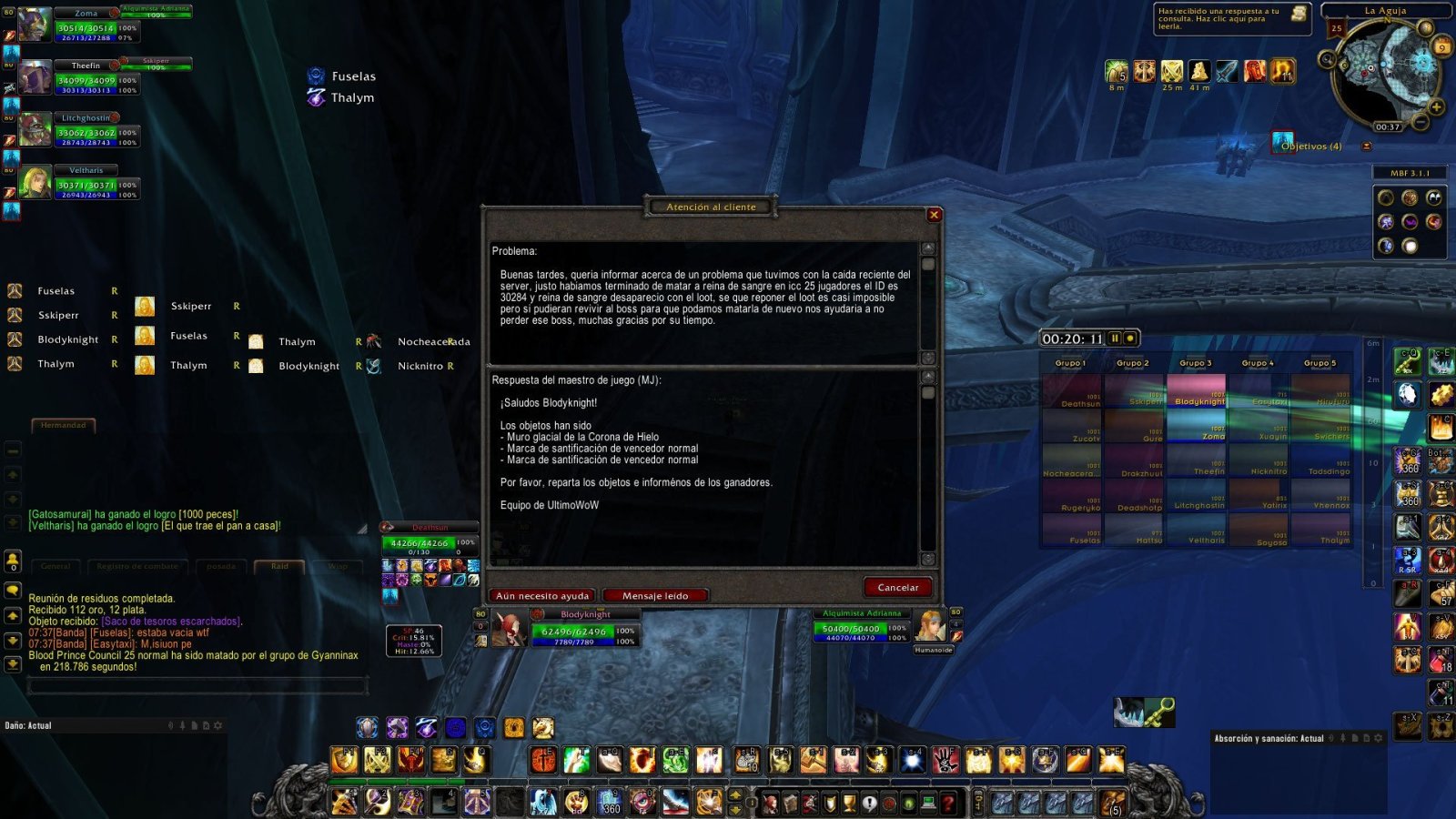This screenshot has width=1456, height=819.
Task: Switch to the Raid chat tab
Action: [x=279, y=566]
